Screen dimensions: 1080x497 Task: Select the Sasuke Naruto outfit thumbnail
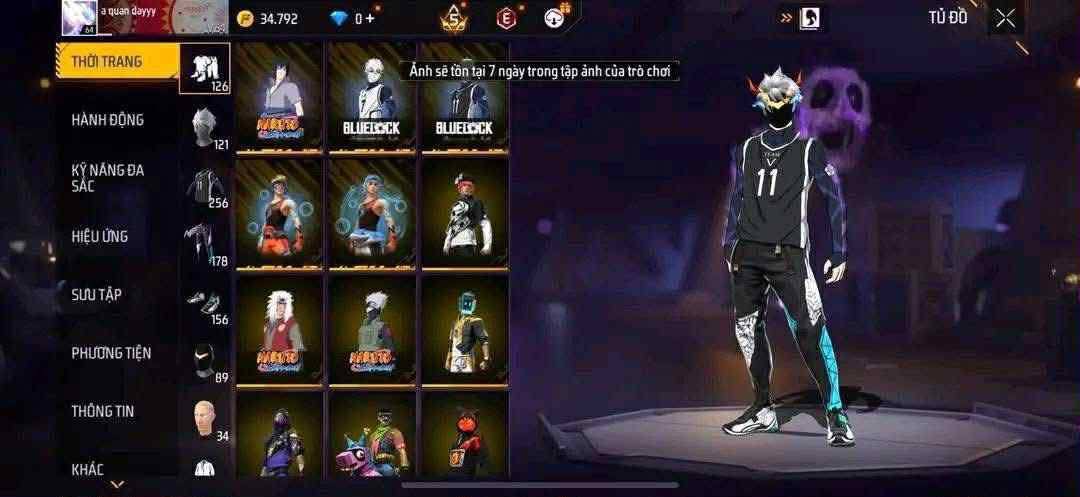pos(279,97)
